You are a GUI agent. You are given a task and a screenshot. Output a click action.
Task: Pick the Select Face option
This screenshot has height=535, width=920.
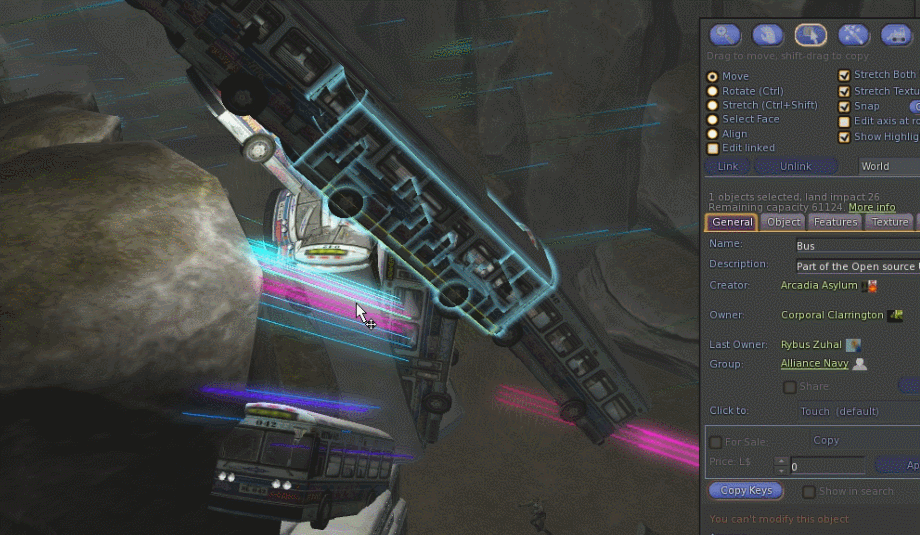(713, 119)
